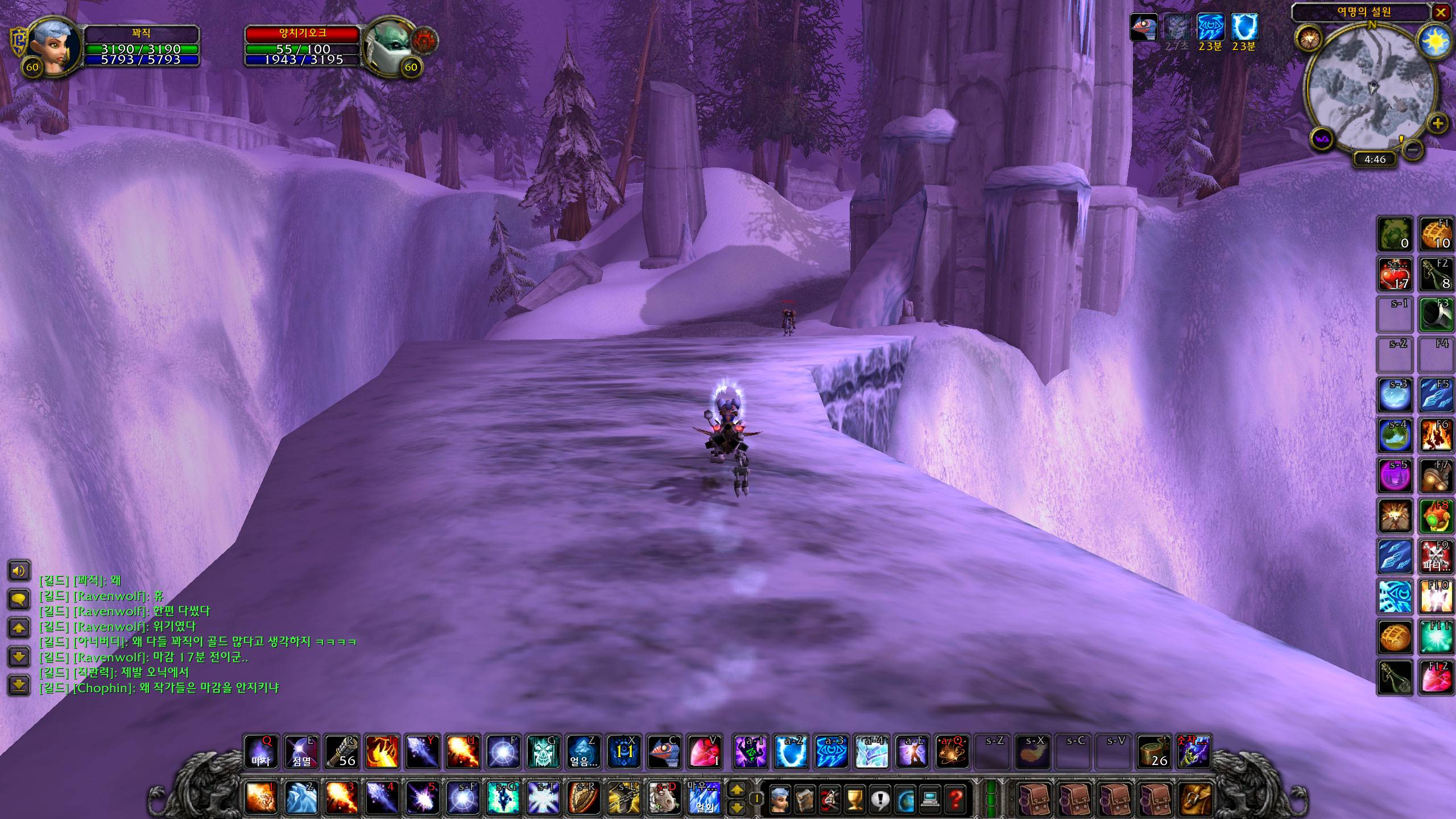This screenshot has height=819, width=1456.
Task: Page up the main action bar
Action: 737,789
